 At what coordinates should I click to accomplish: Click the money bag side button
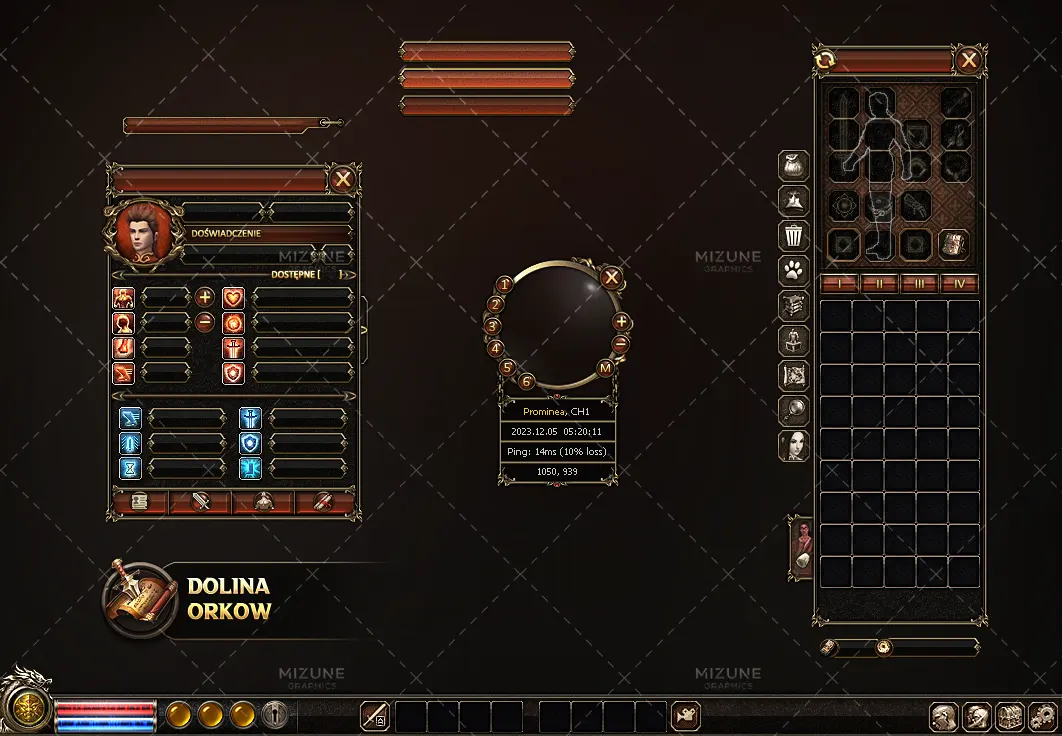point(794,165)
